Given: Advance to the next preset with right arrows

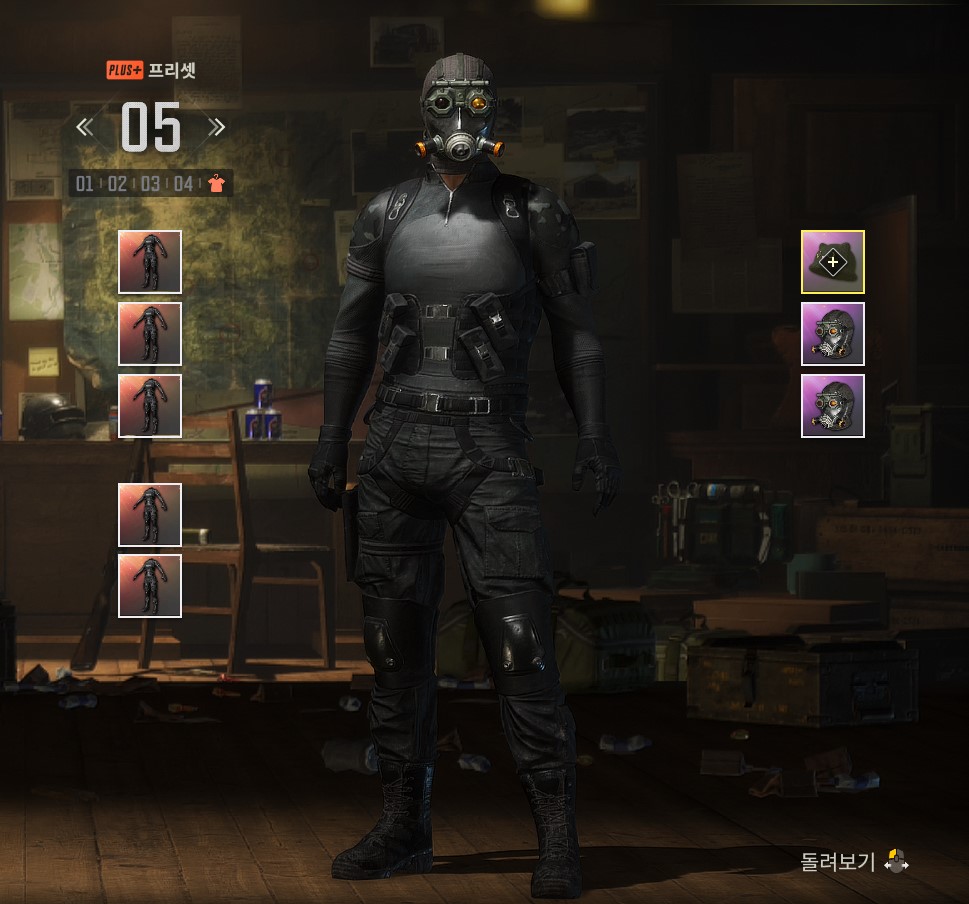Looking at the screenshot, I should [216, 127].
